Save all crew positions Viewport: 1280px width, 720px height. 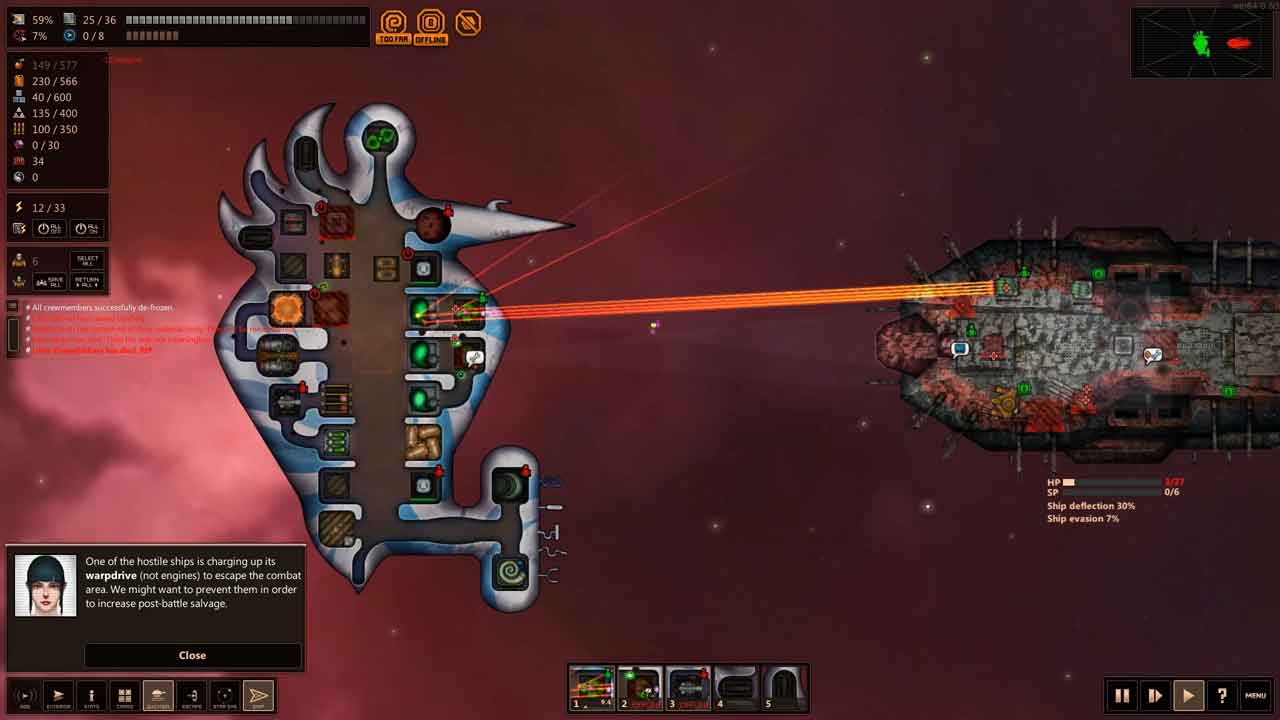click(50, 282)
